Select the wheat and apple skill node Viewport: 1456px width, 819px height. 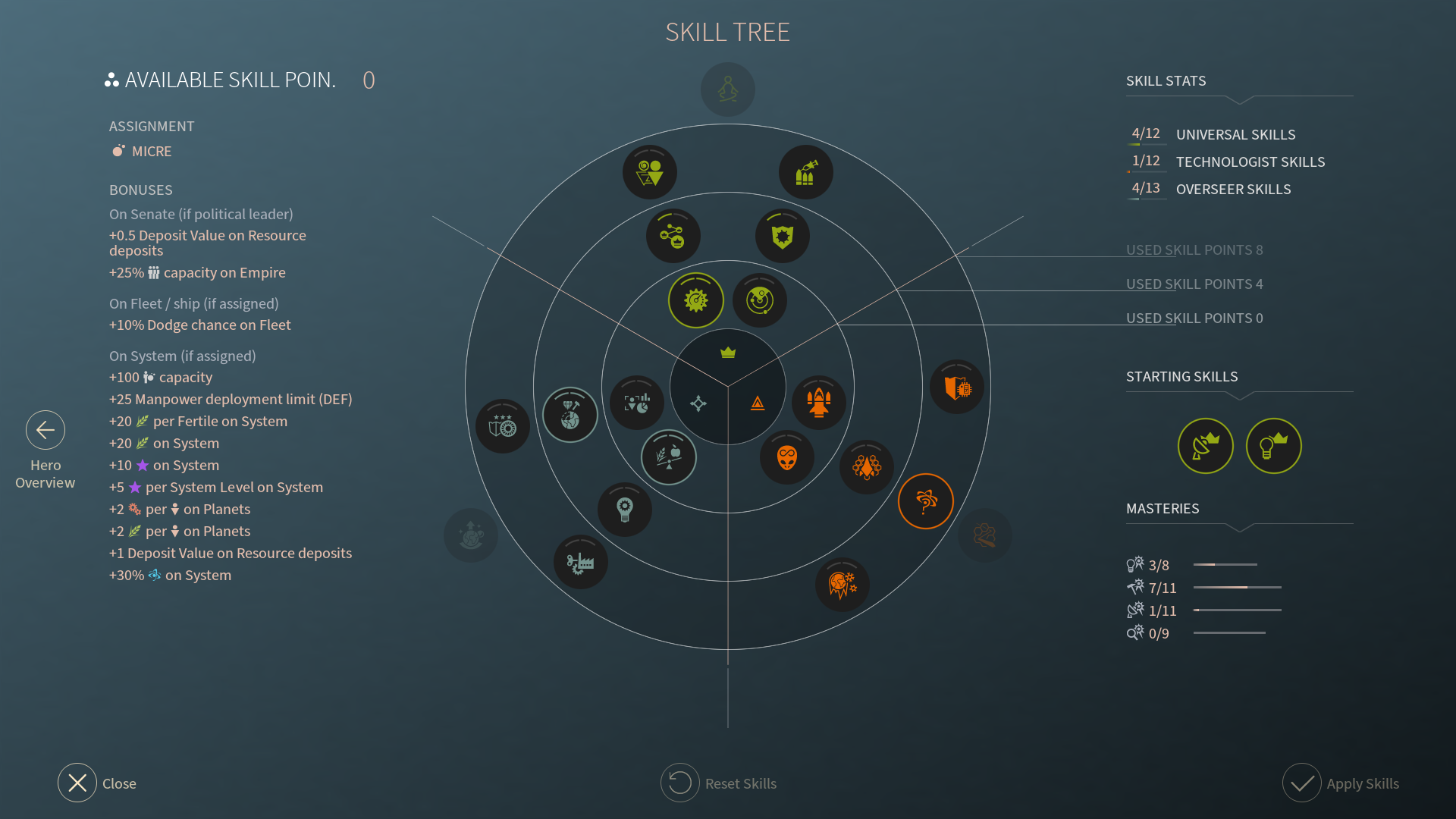pyautogui.click(x=668, y=457)
